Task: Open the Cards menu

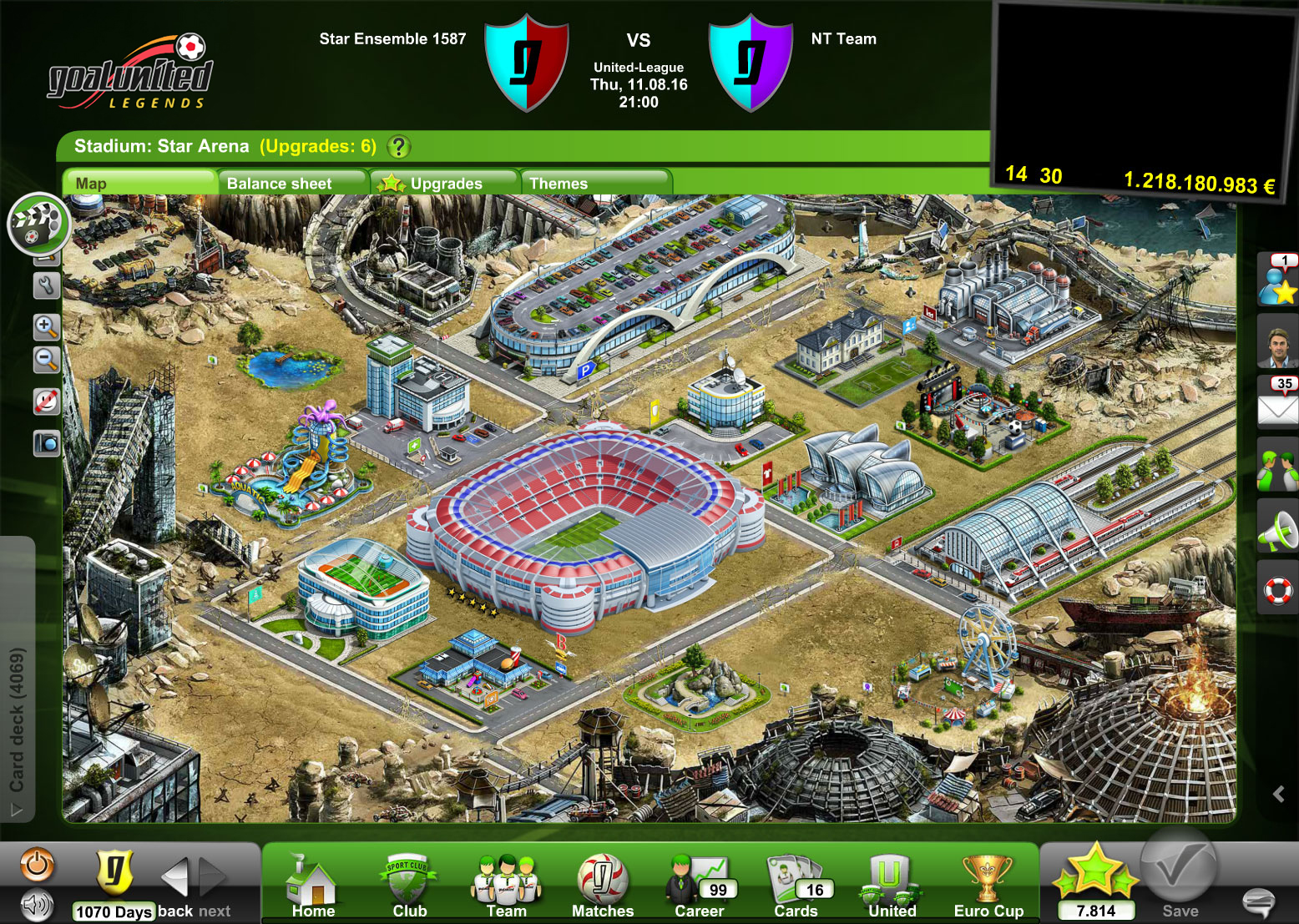Action: click(796, 886)
